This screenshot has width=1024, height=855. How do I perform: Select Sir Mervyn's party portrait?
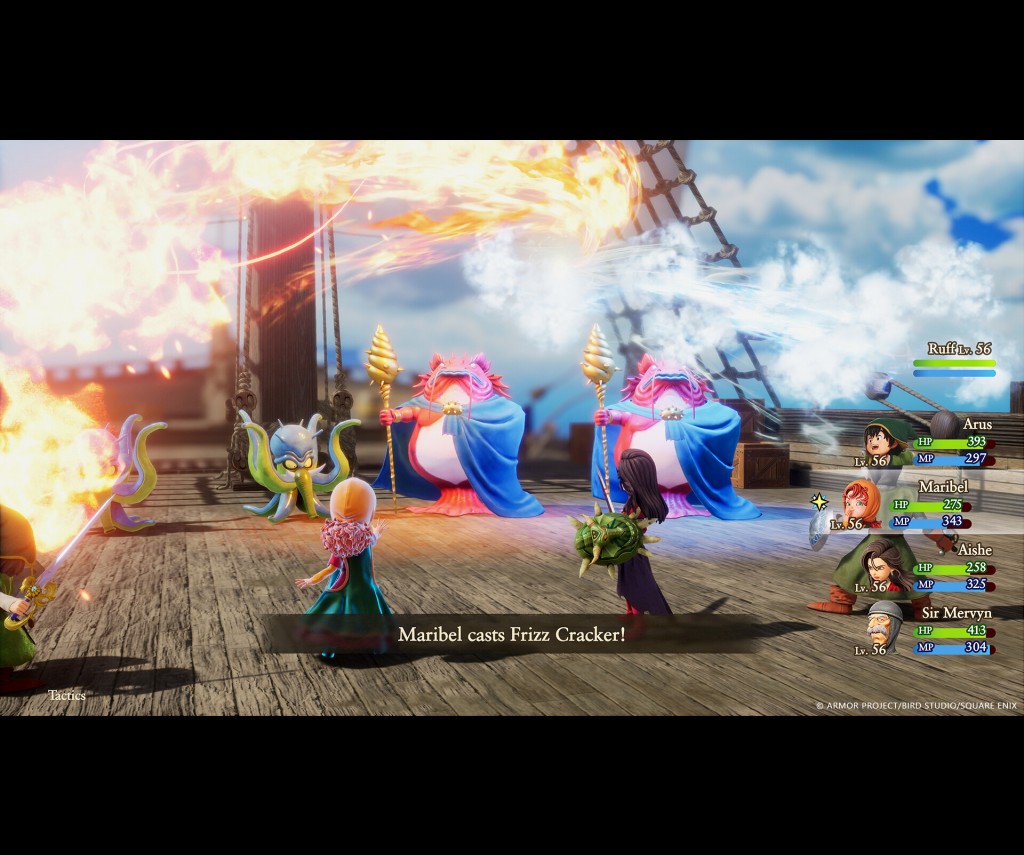pos(884,627)
